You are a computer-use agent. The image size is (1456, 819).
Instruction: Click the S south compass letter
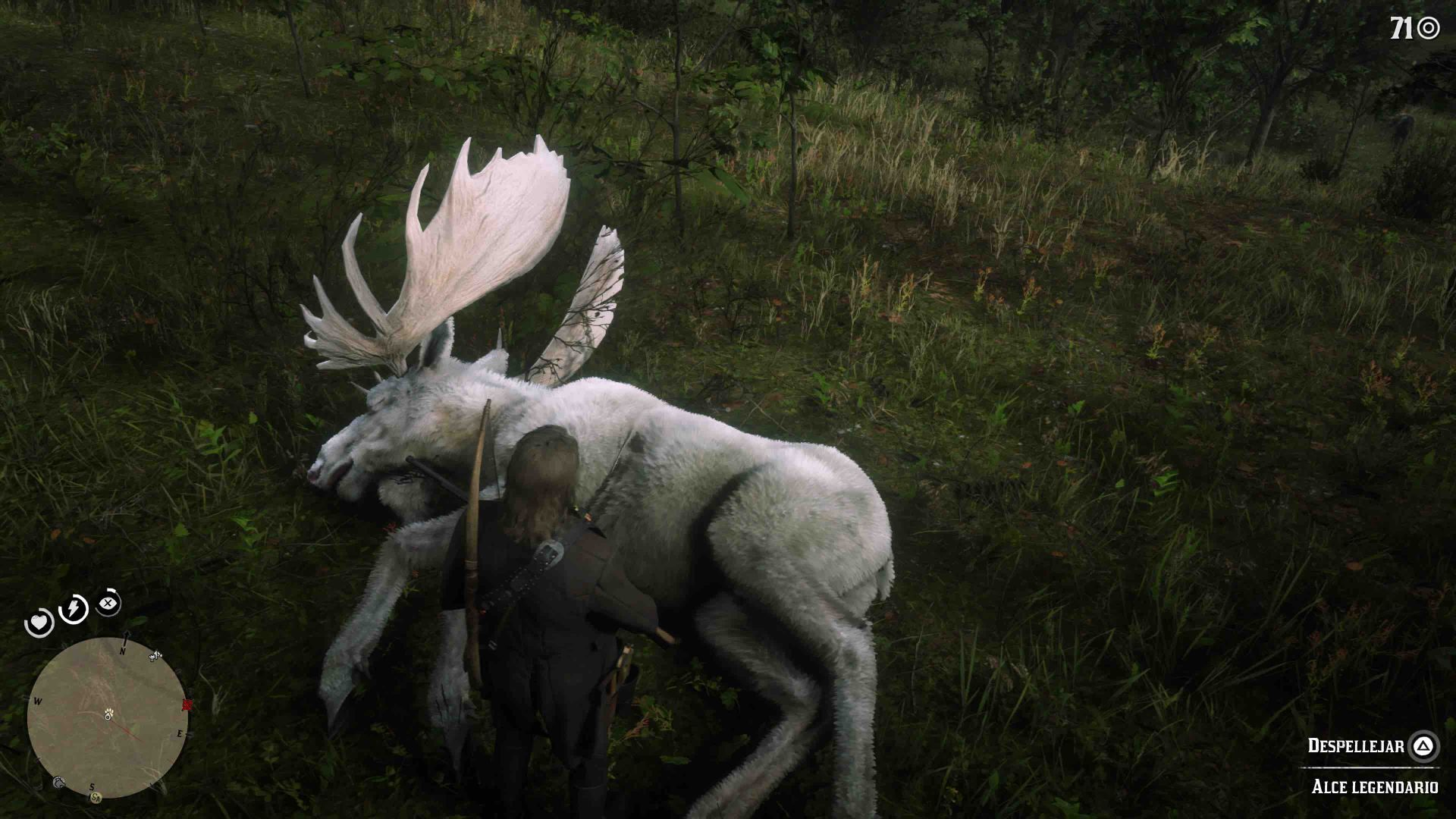pos(92,787)
